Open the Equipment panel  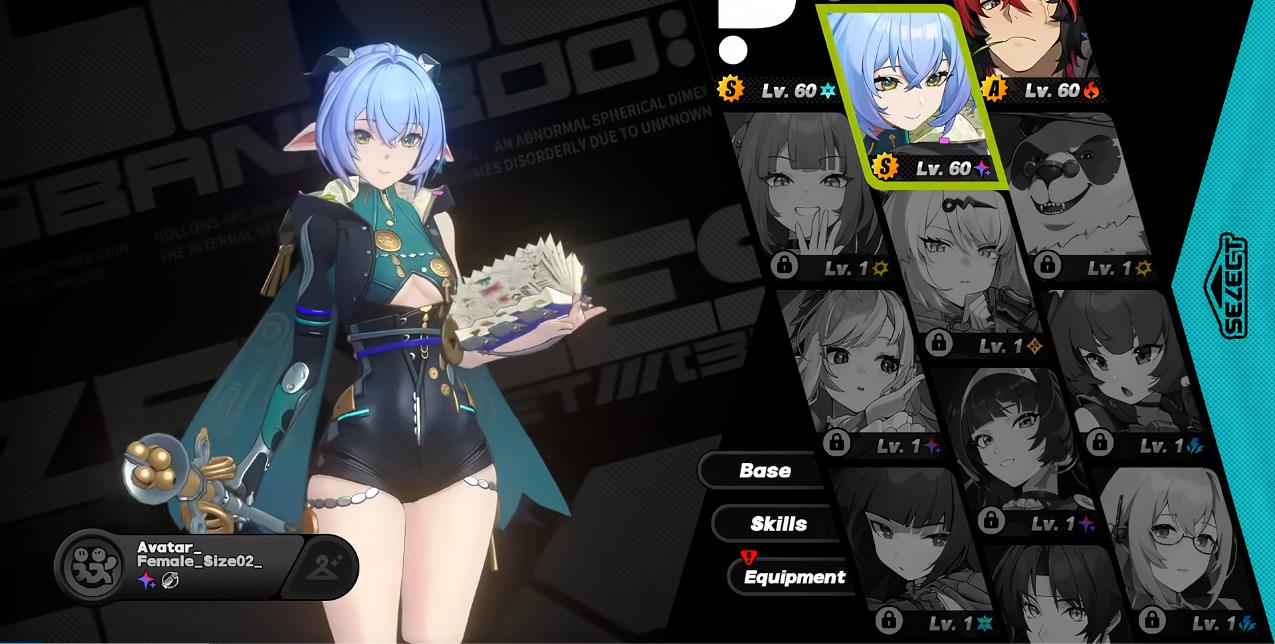(x=794, y=577)
